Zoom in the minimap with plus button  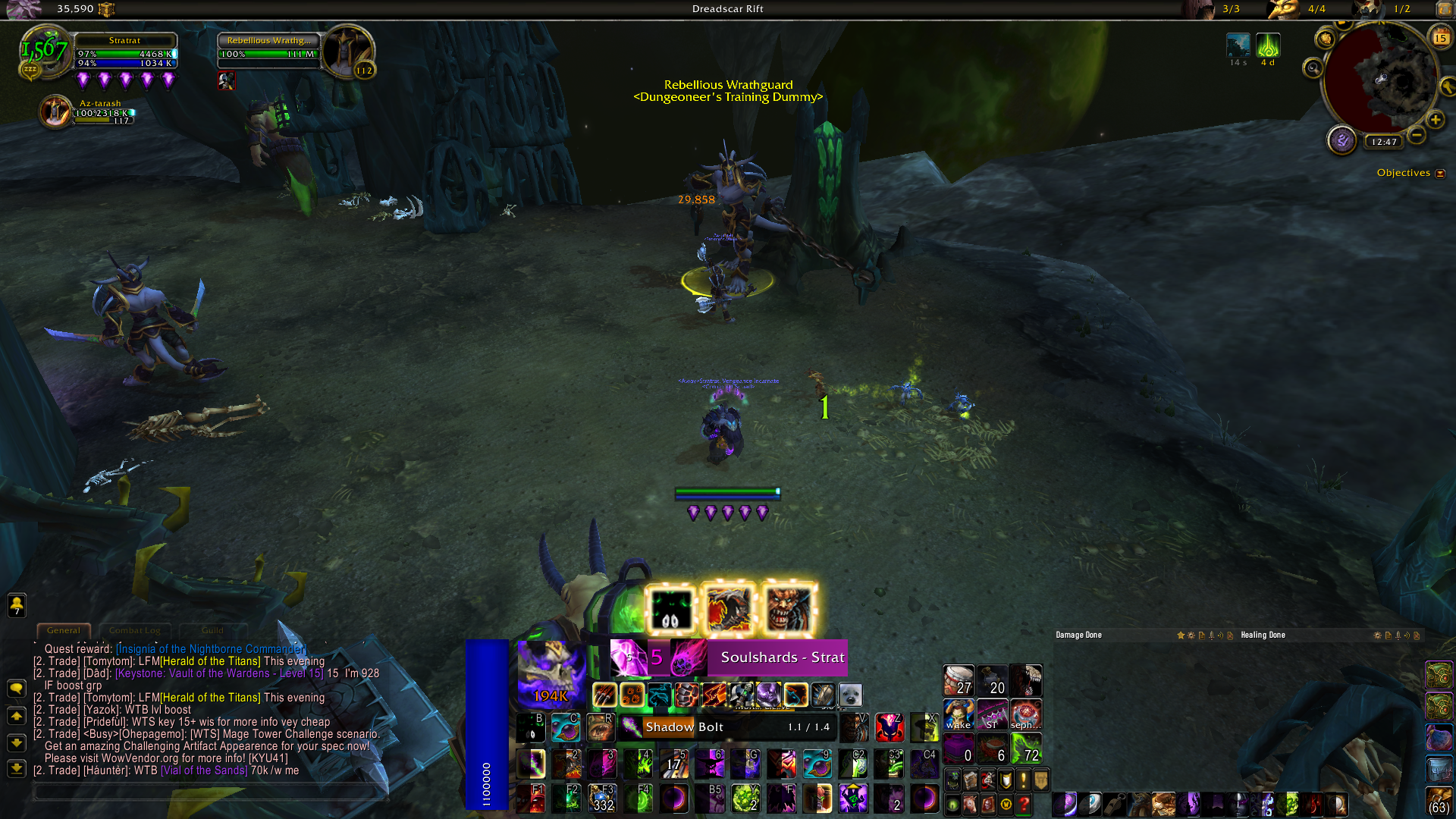pyautogui.click(x=1436, y=120)
